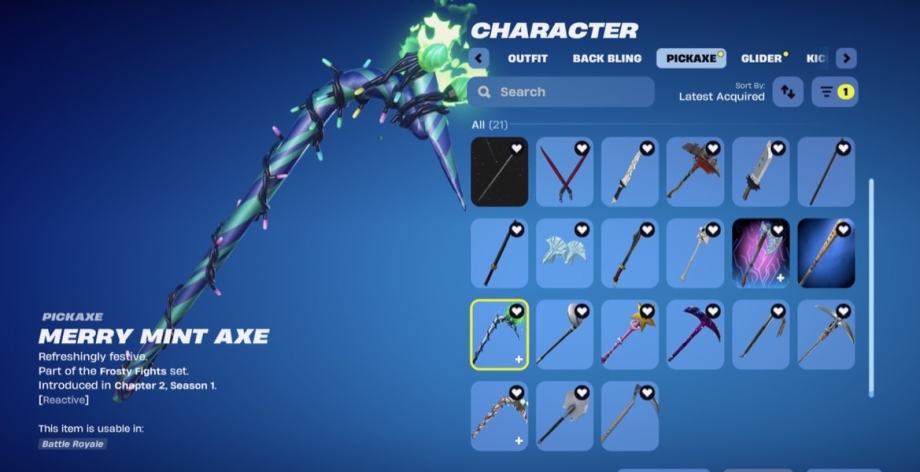The width and height of the screenshot is (920, 472).
Task: Select the Pickaxe tab
Action: 691,58
